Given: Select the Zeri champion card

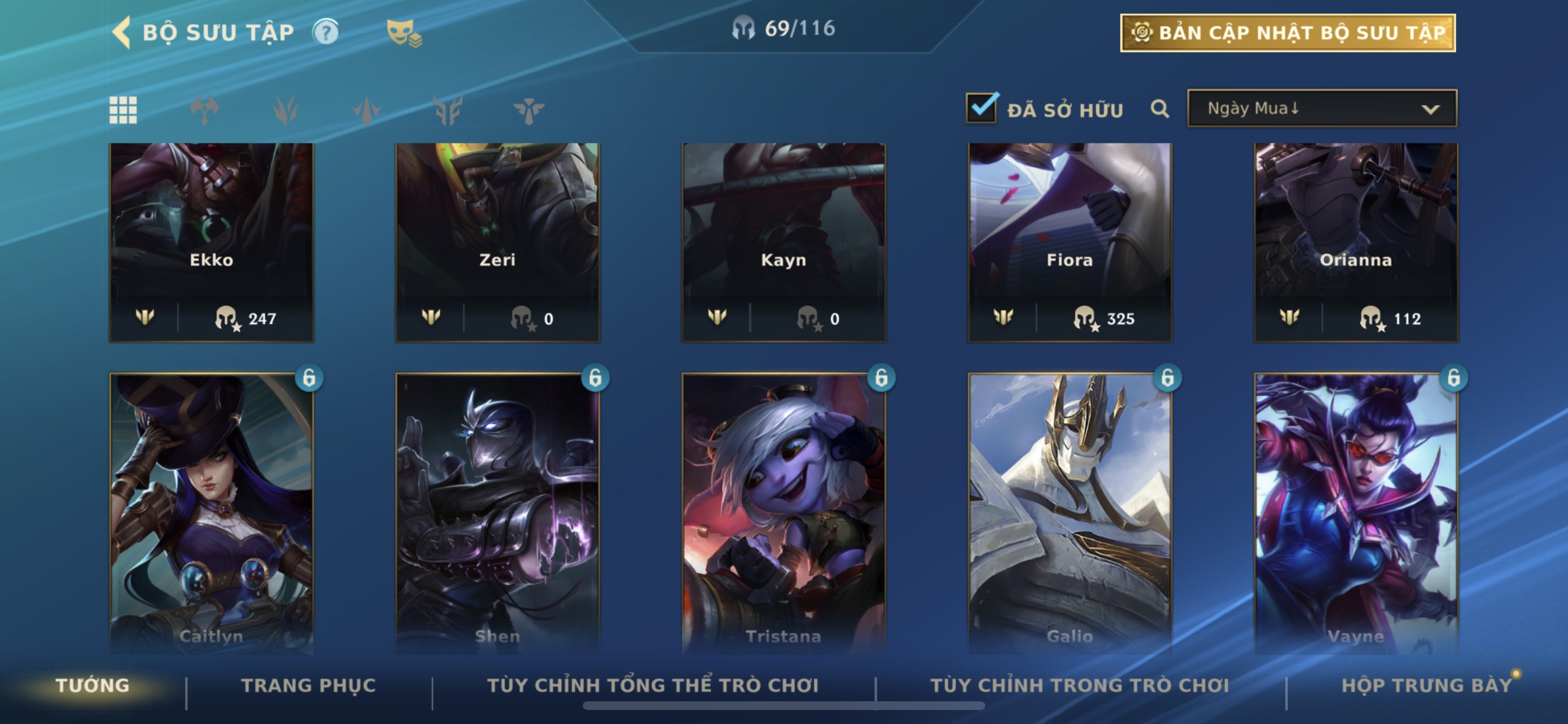Looking at the screenshot, I should tap(498, 241).
